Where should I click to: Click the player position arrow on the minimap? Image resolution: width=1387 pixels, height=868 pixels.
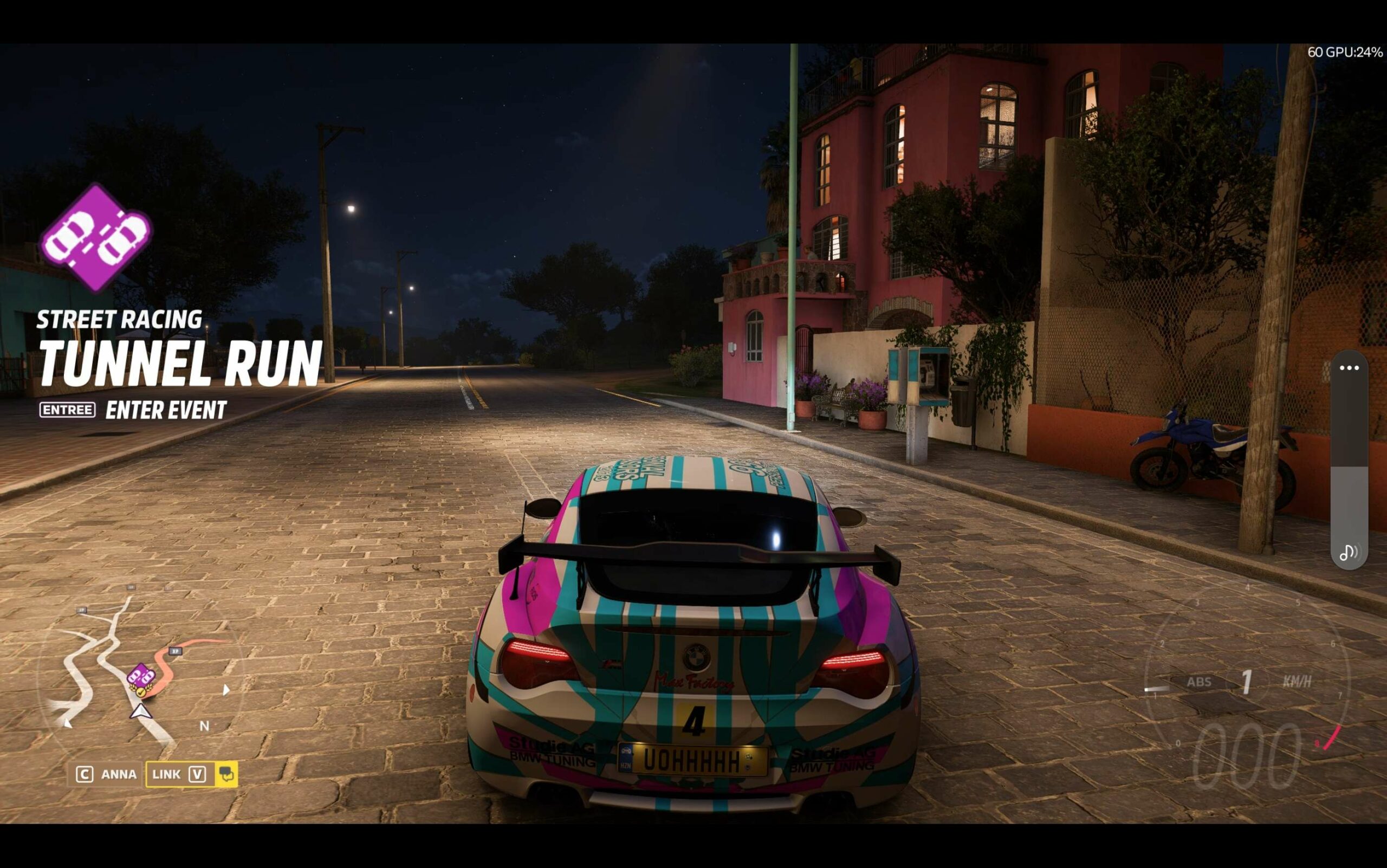[141, 714]
